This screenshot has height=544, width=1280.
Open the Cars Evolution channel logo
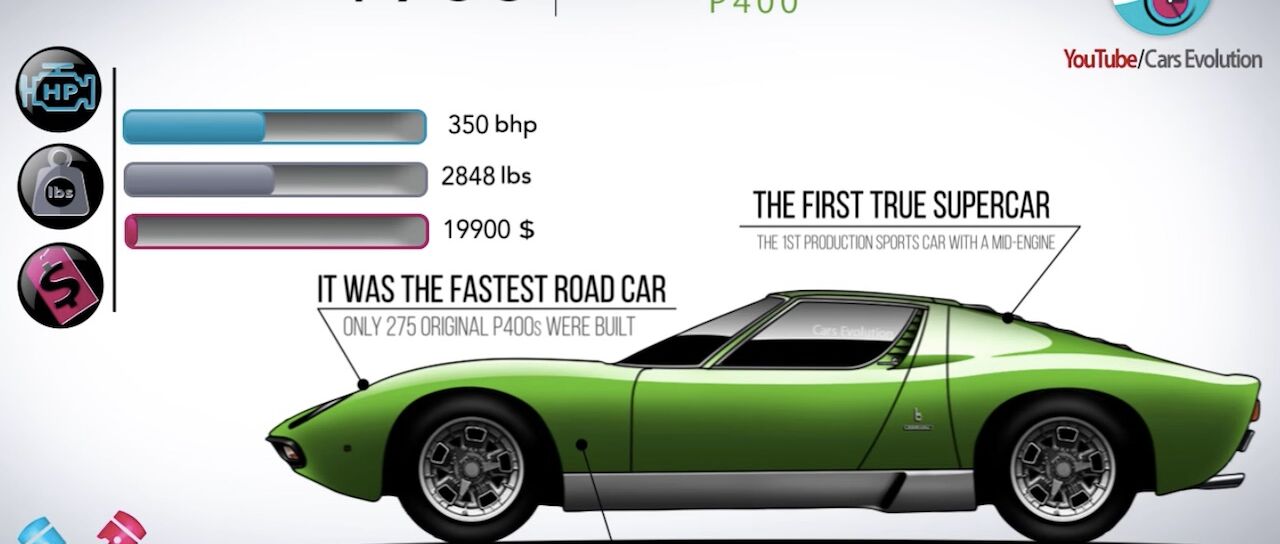click(1161, 18)
